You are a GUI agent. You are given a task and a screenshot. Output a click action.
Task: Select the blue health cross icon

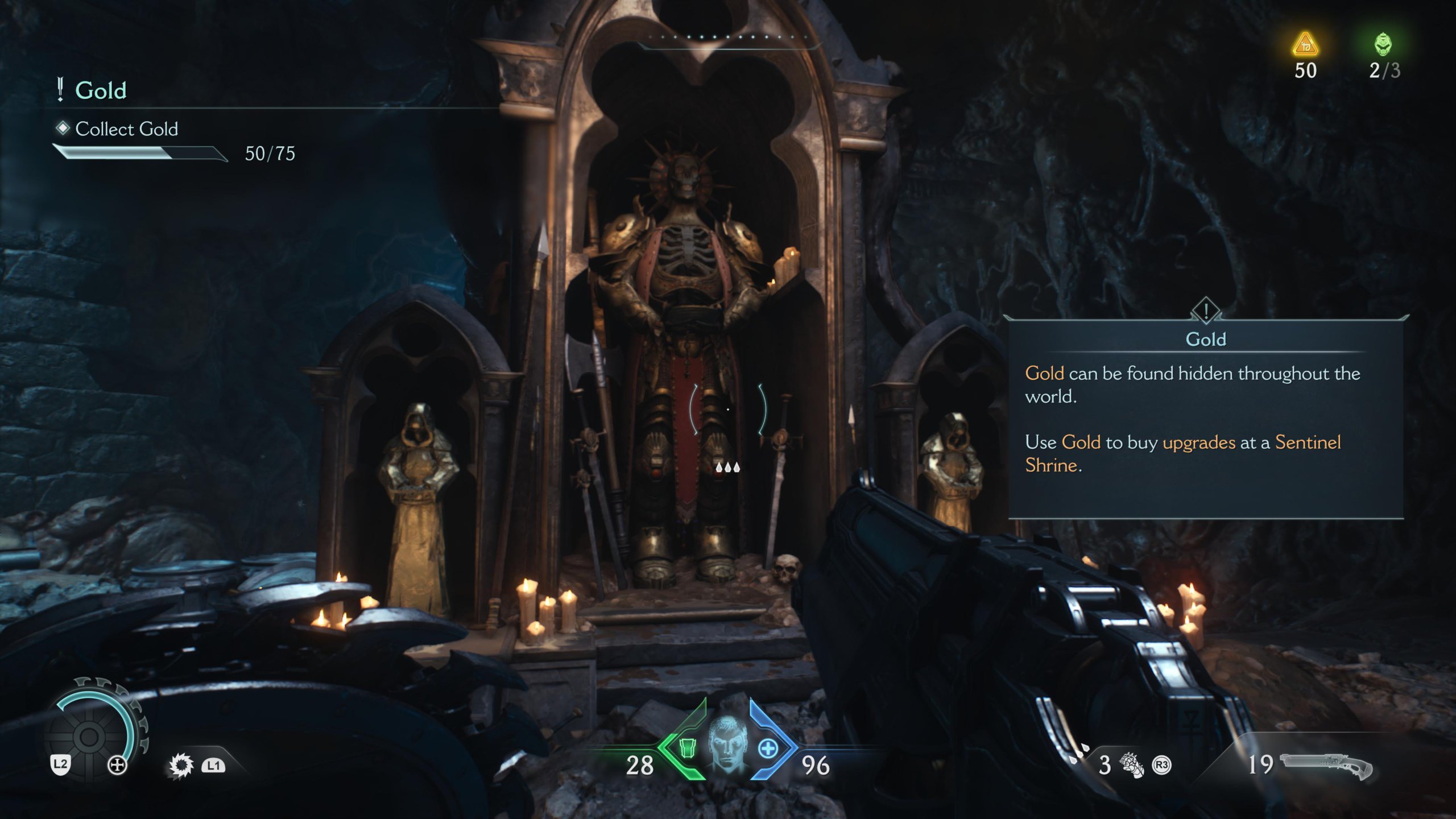[768, 748]
